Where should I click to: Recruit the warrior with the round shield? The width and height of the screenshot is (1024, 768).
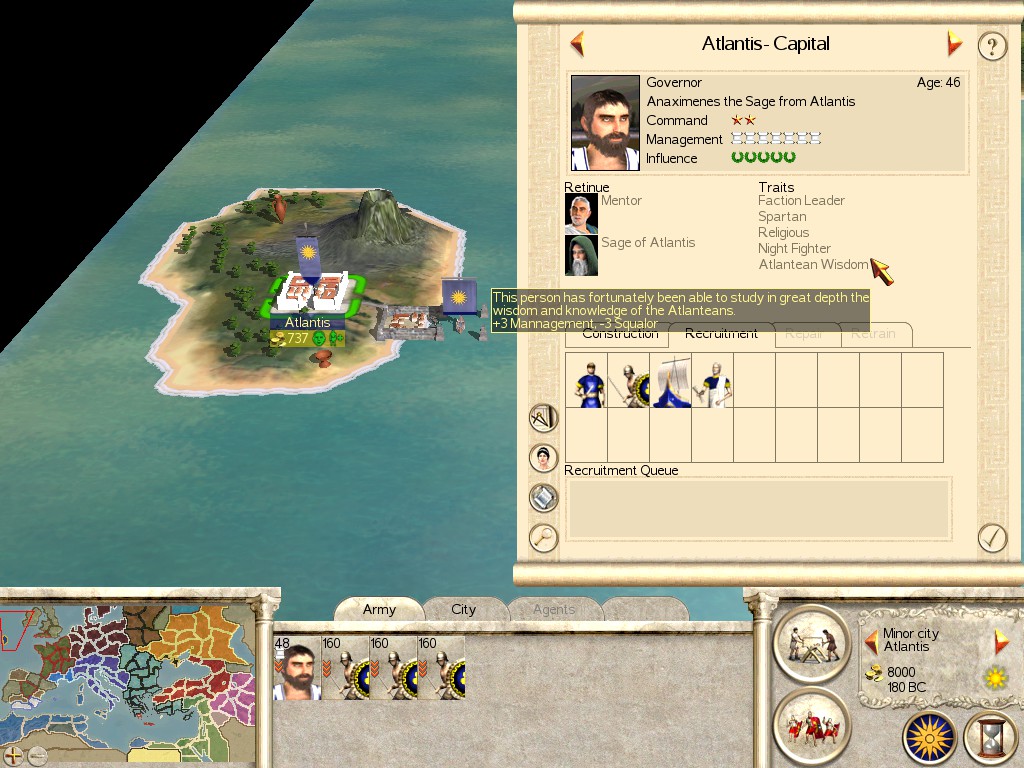click(628, 381)
